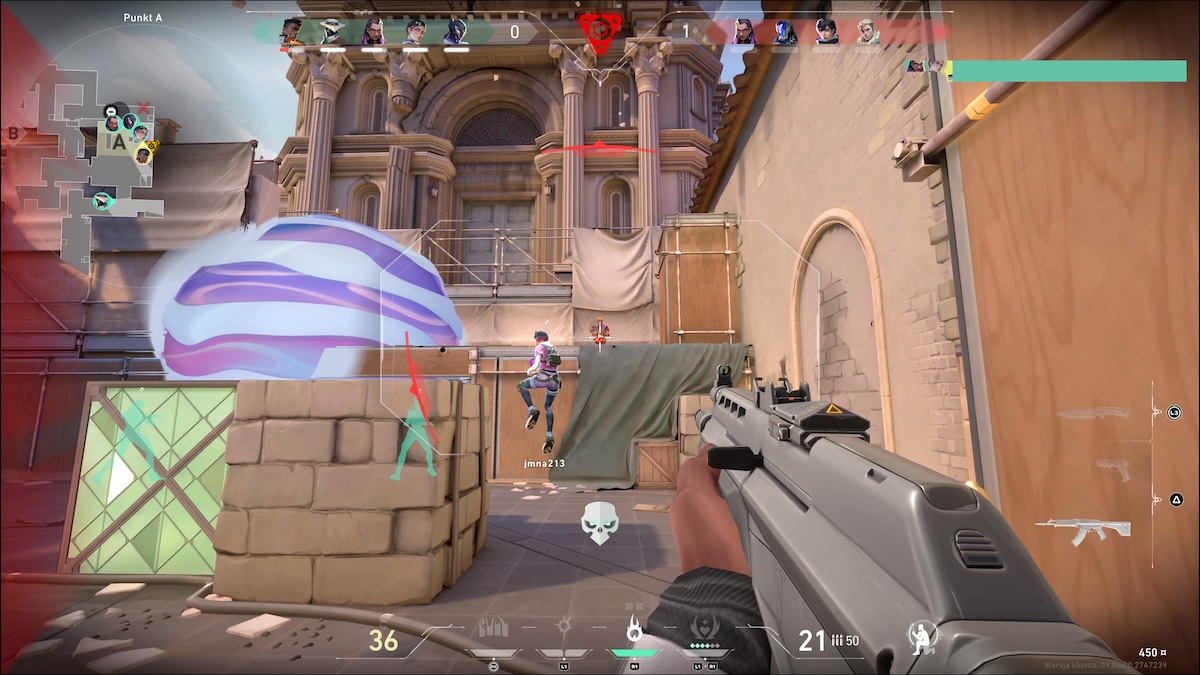Click the red spike indicator at top center
Viewport: 1200px width, 675px height.
599,30
